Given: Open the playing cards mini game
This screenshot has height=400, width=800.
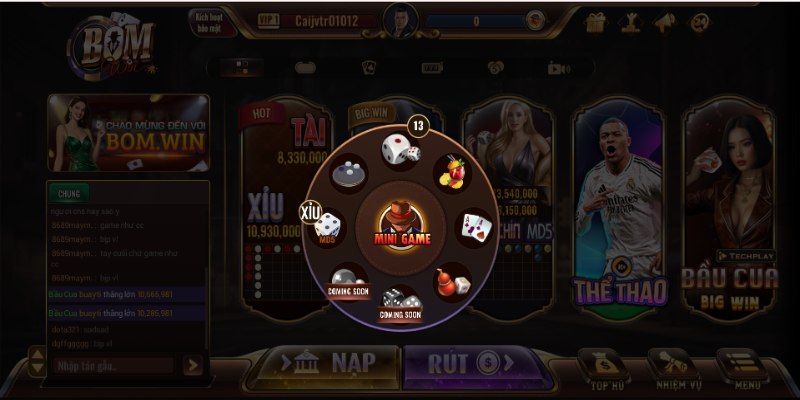Looking at the screenshot, I should click(x=476, y=226).
